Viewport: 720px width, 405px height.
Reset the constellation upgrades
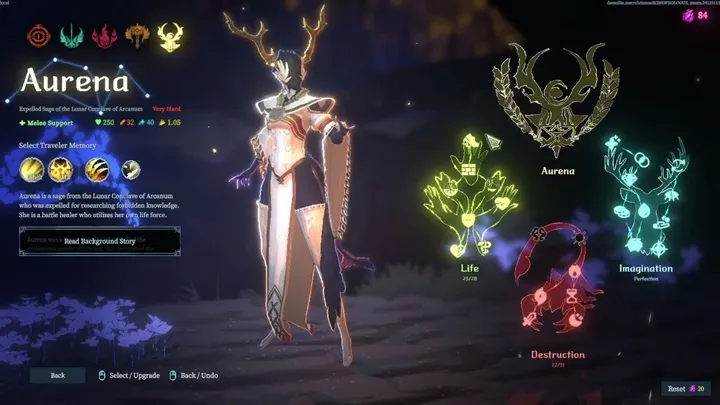[x=687, y=388]
